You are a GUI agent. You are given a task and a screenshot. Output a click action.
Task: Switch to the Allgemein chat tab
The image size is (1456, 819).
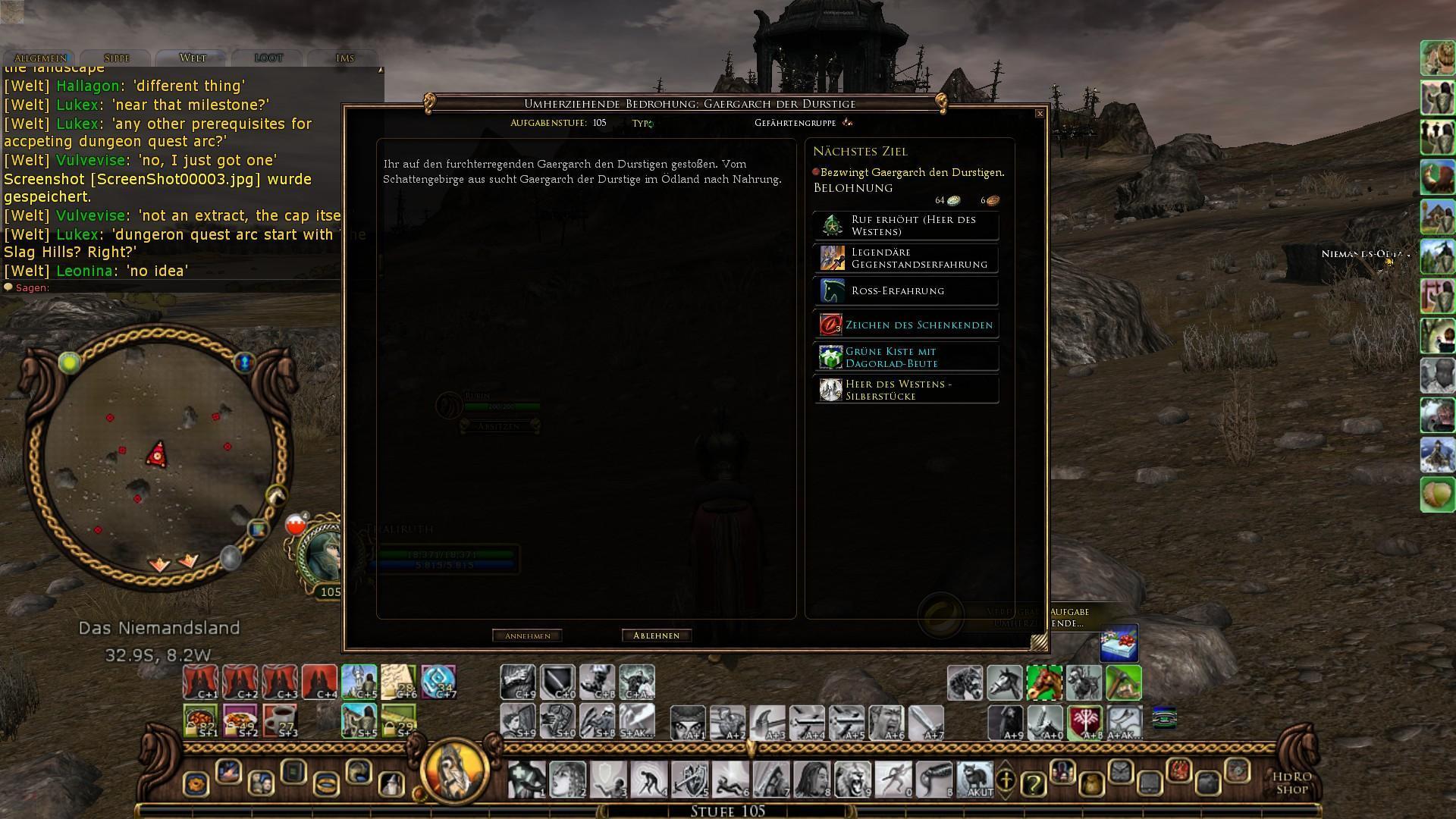click(x=40, y=58)
